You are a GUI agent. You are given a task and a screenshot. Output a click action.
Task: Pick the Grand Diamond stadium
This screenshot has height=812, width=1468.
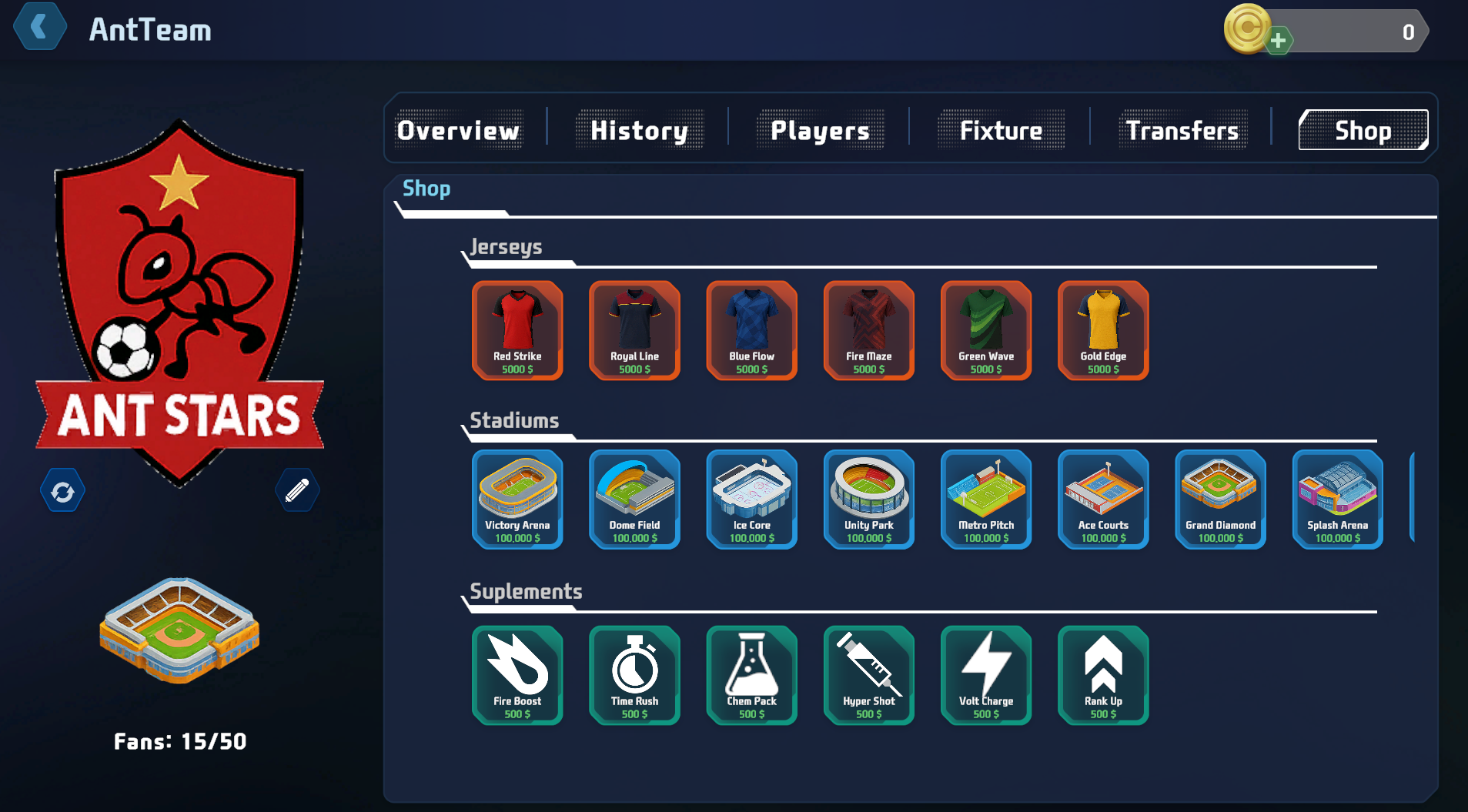1220,500
